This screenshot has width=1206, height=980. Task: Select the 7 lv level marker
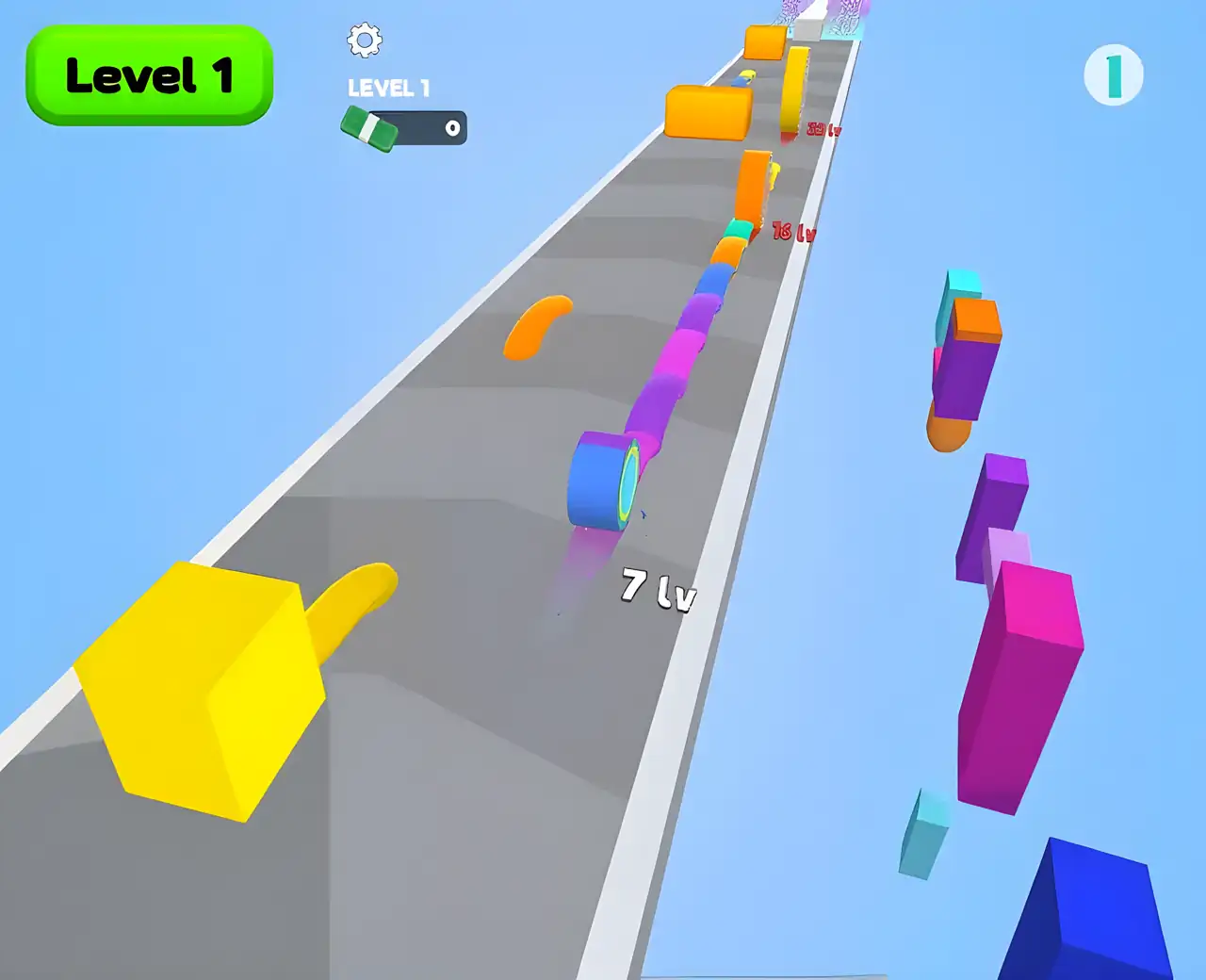point(657,589)
